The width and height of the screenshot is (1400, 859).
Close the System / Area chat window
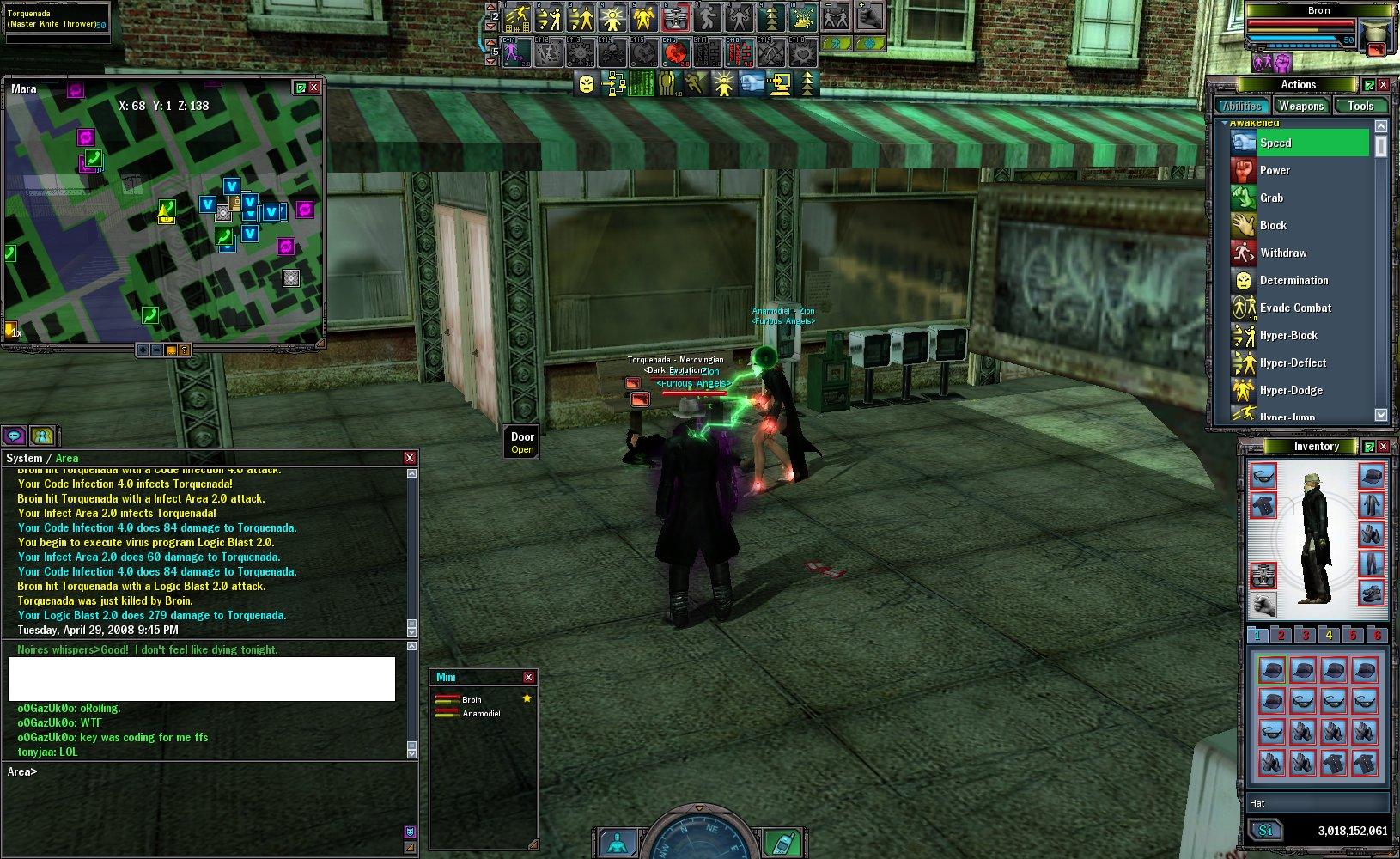pyautogui.click(x=410, y=458)
